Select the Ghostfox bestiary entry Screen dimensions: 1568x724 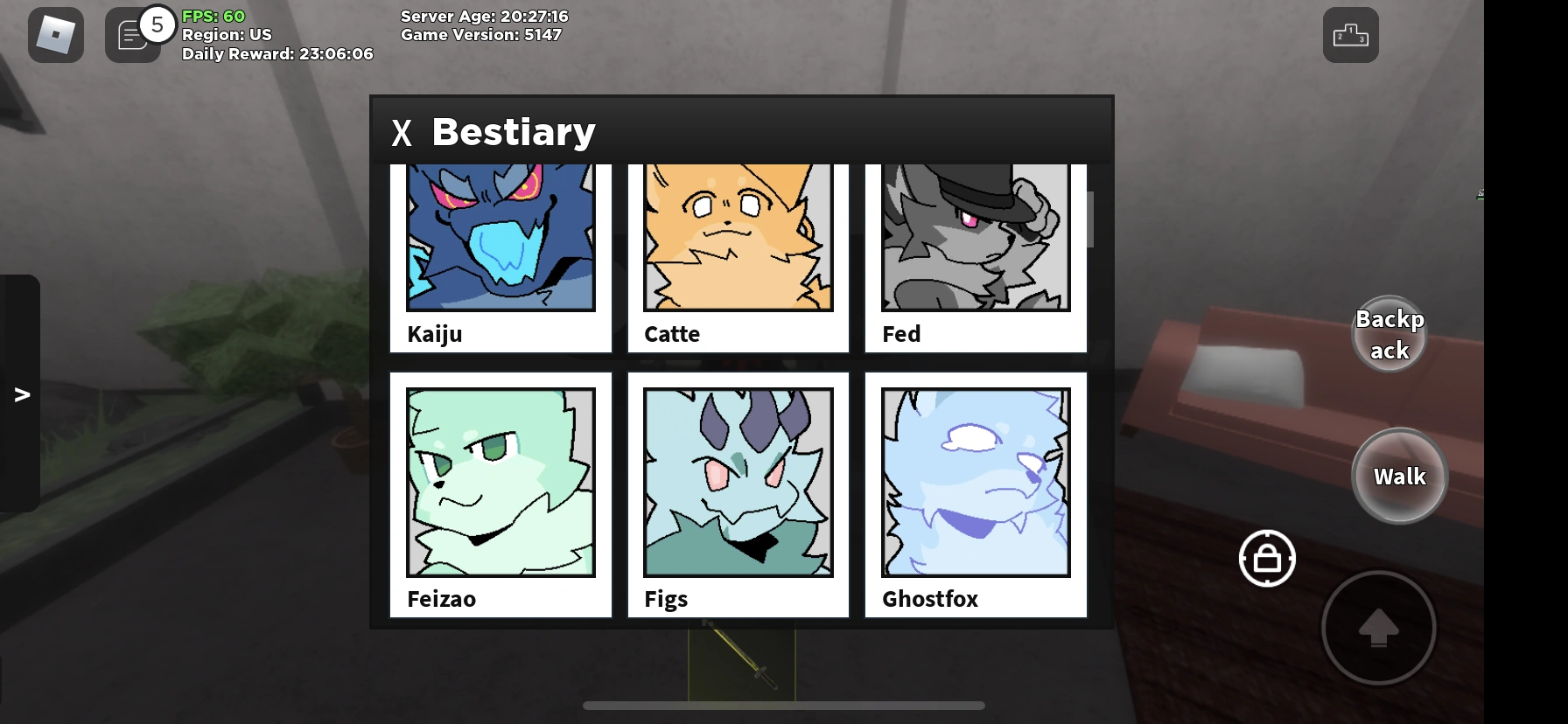coord(975,494)
